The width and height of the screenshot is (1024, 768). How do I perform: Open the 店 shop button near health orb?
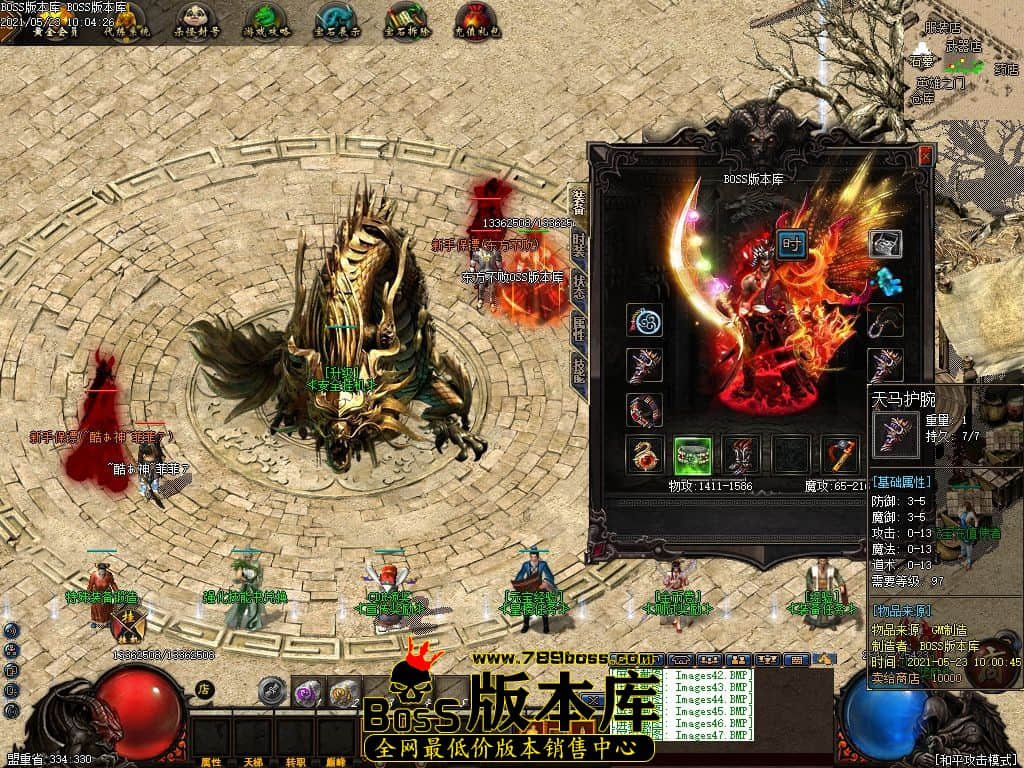click(x=203, y=688)
